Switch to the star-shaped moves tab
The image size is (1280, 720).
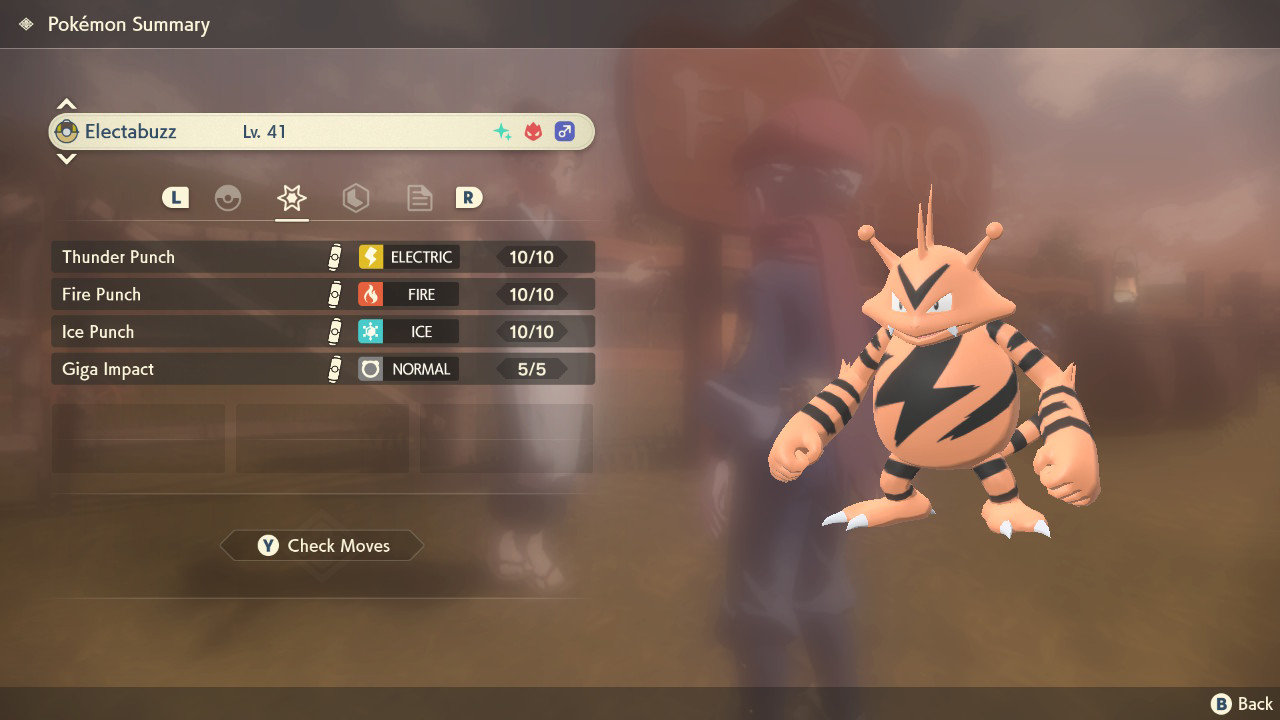coord(290,197)
